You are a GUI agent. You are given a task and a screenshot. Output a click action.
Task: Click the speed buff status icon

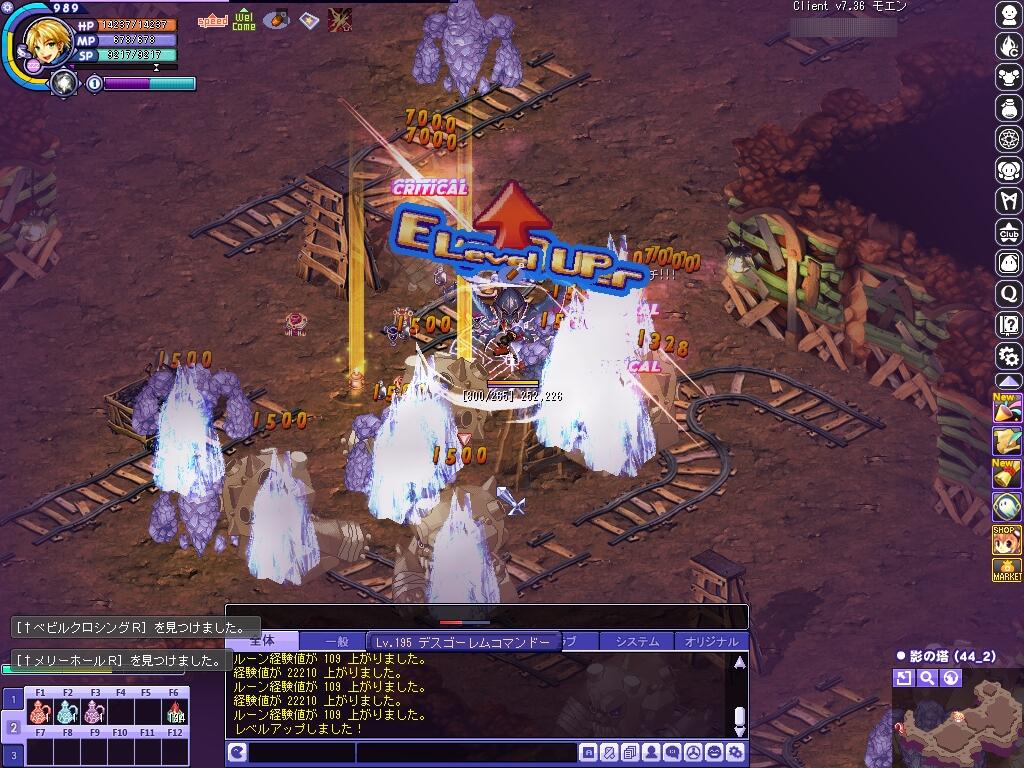click(x=212, y=20)
